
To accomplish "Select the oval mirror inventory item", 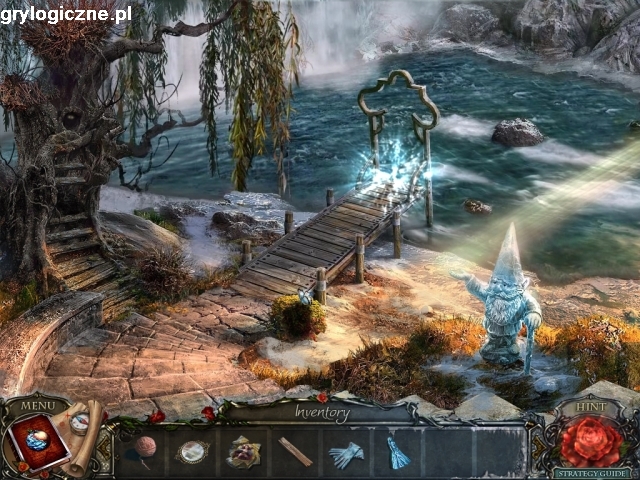I will tap(192, 452).
